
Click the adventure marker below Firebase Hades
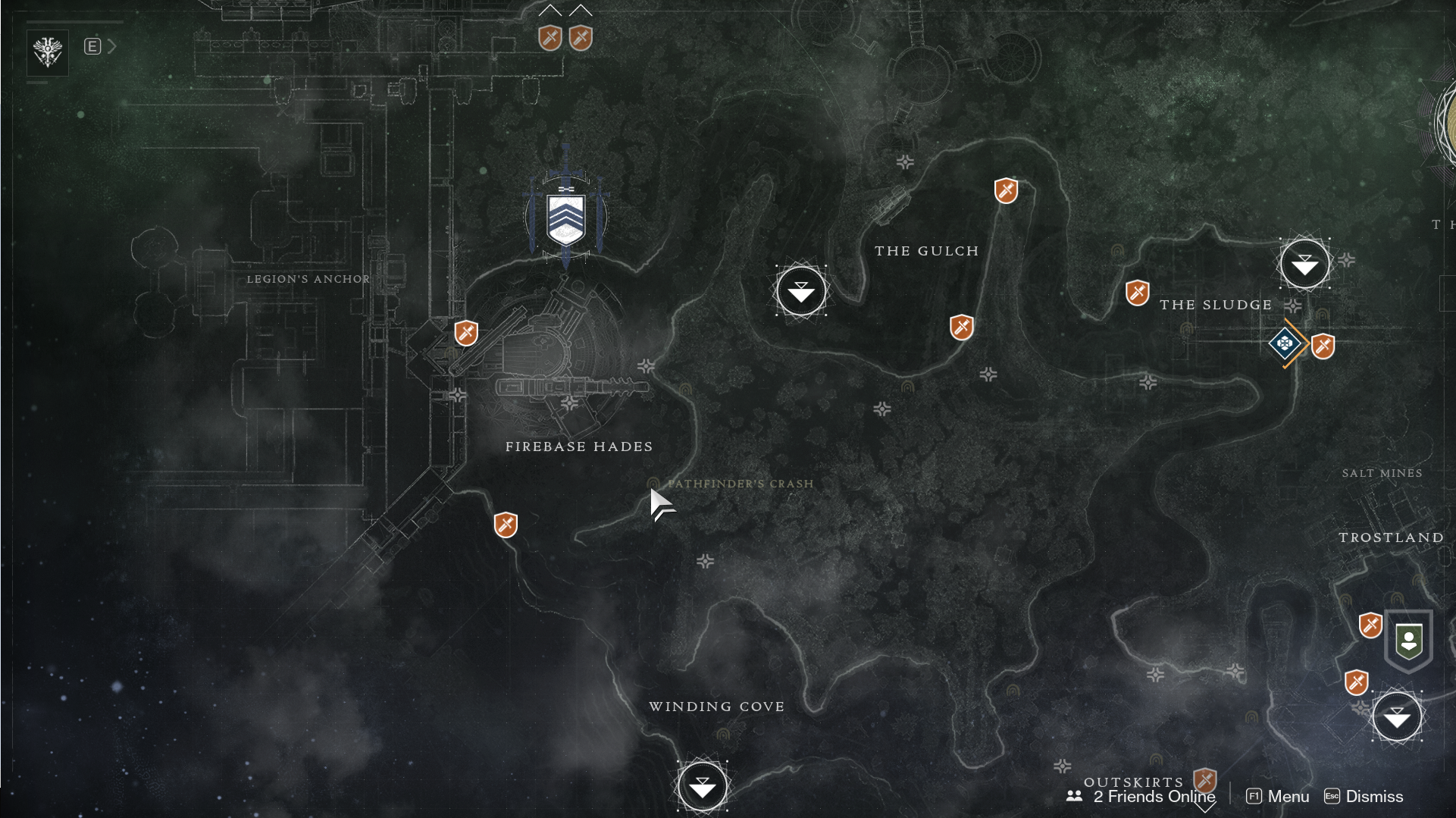(x=506, y=525)
